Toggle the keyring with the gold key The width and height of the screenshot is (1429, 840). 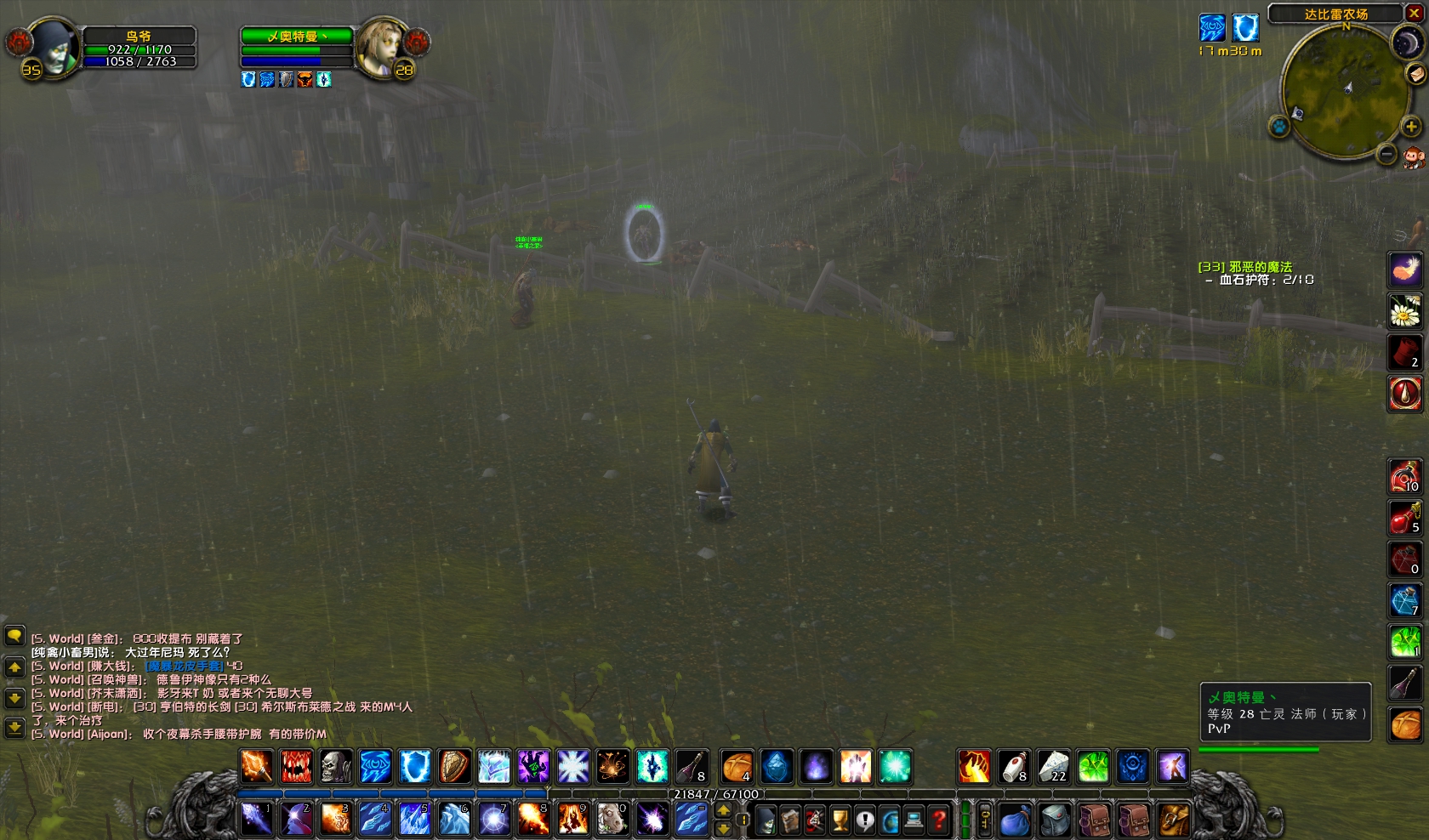click(x=985, y=820)
